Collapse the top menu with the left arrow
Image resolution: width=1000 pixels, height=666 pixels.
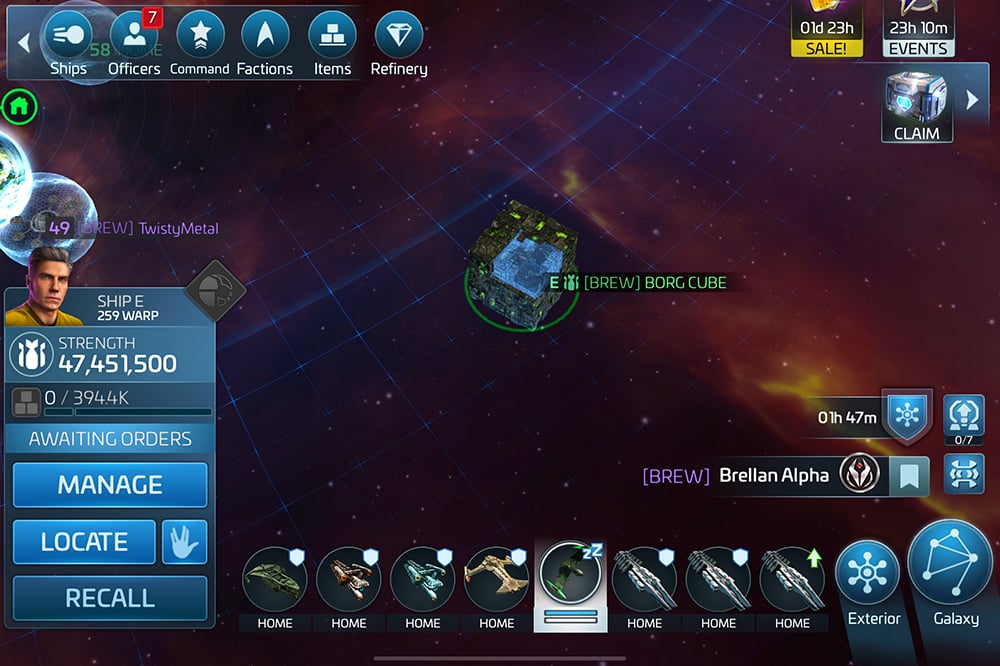tap(24, 43)
